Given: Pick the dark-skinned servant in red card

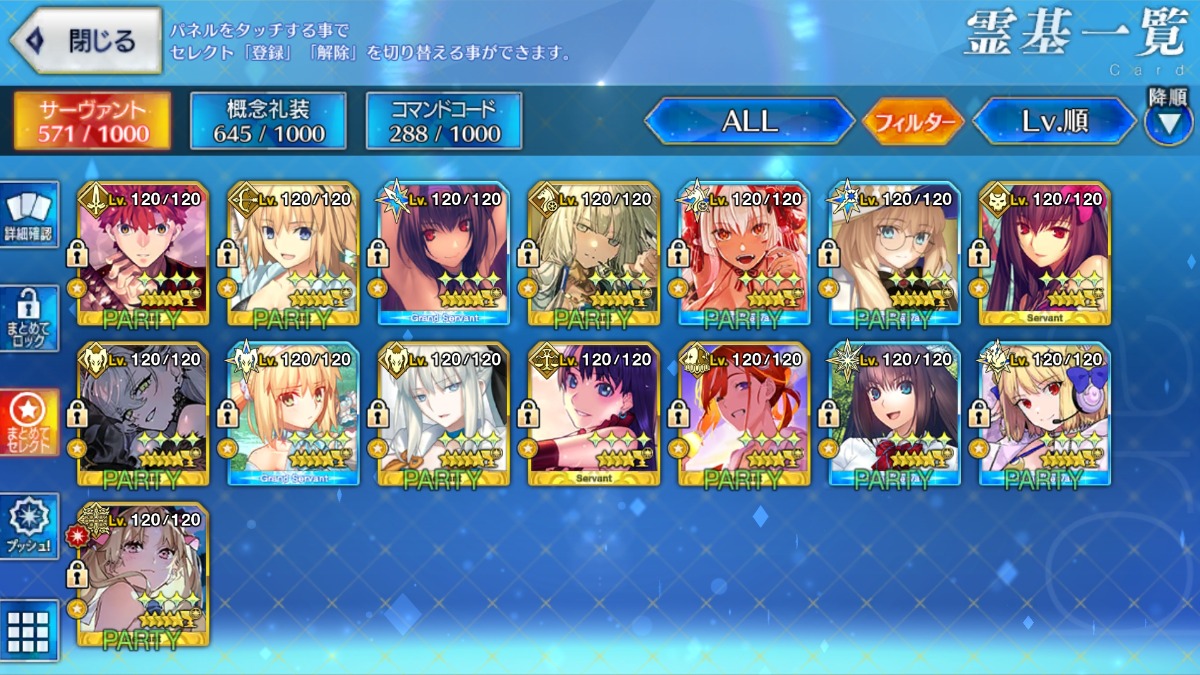Looking at the screenshot, I should pos(744,254).
